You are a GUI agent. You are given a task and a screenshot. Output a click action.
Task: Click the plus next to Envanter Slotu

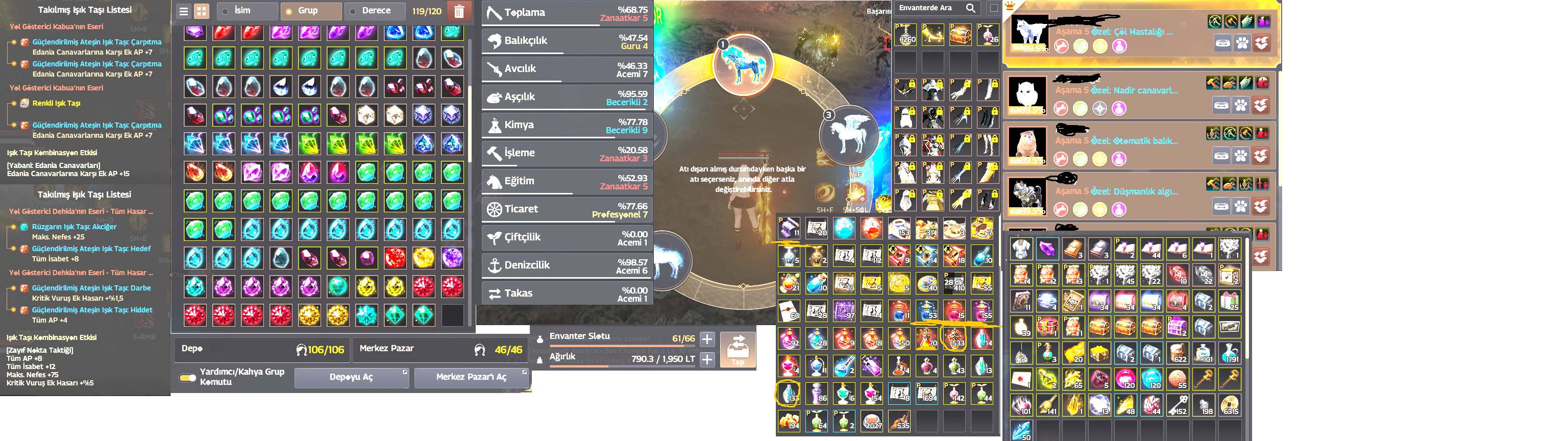tap(707, 339)
